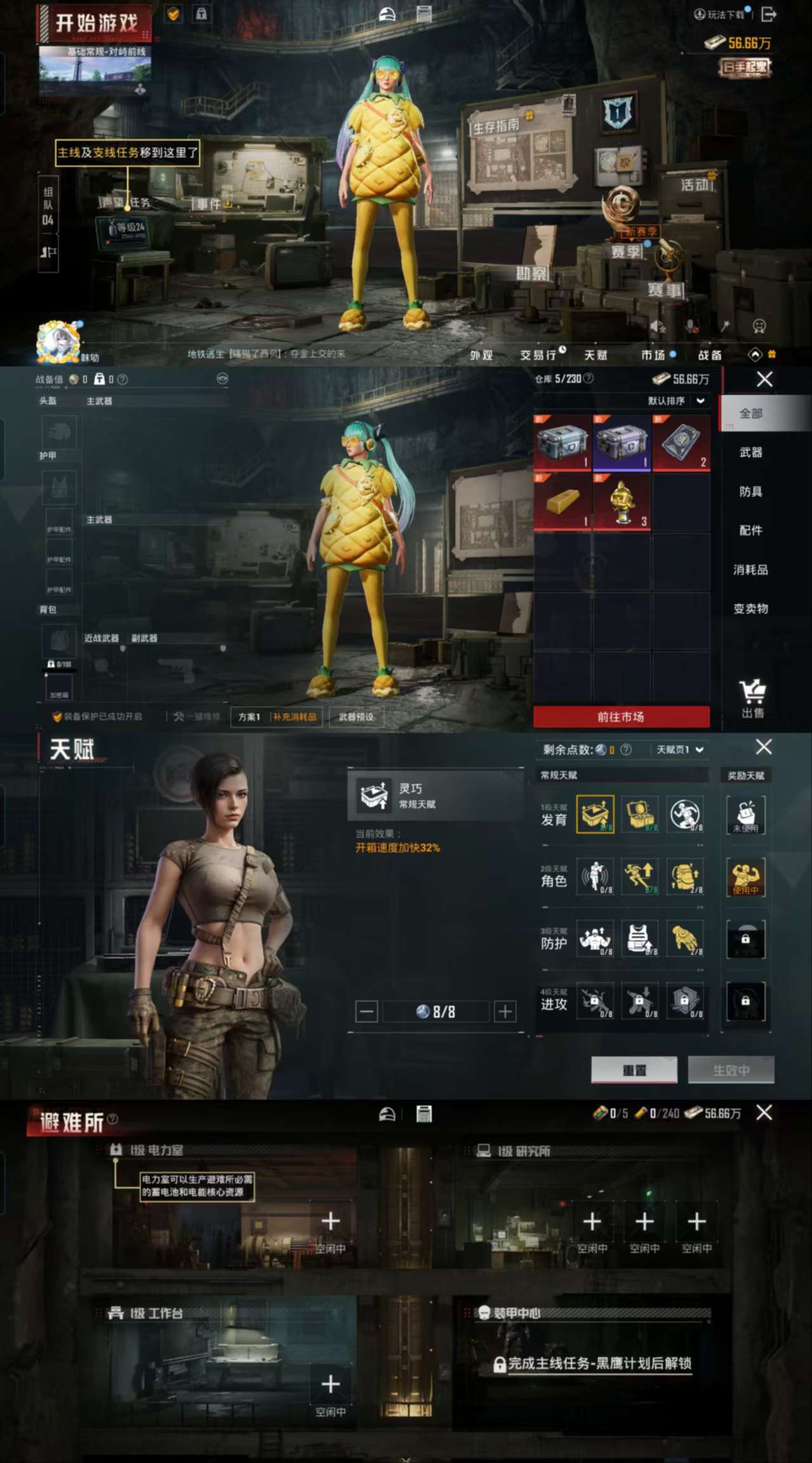Switch to the 武器 weapons category

click(x=750, y=452)
